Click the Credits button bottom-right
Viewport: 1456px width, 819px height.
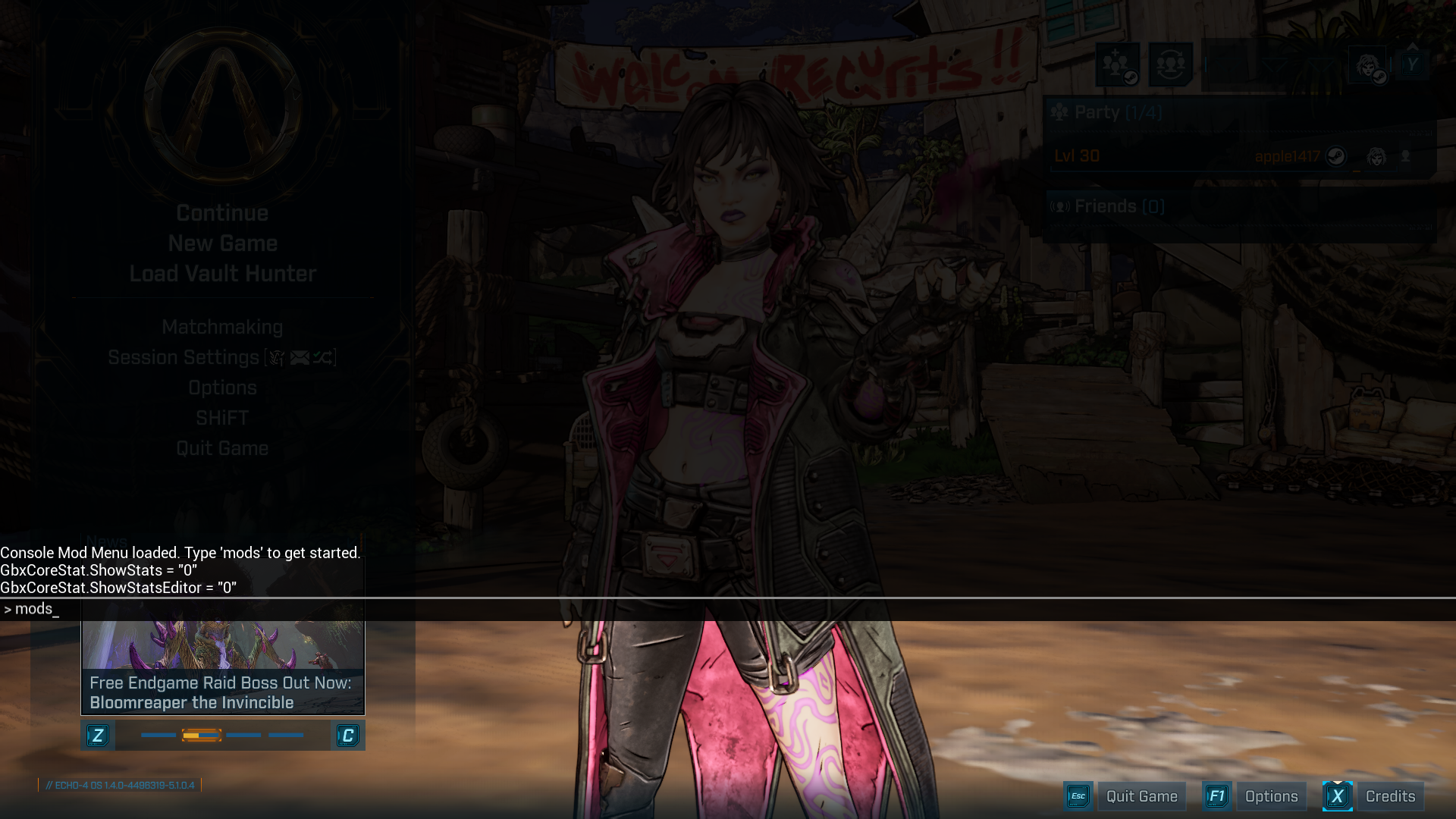1390,796
